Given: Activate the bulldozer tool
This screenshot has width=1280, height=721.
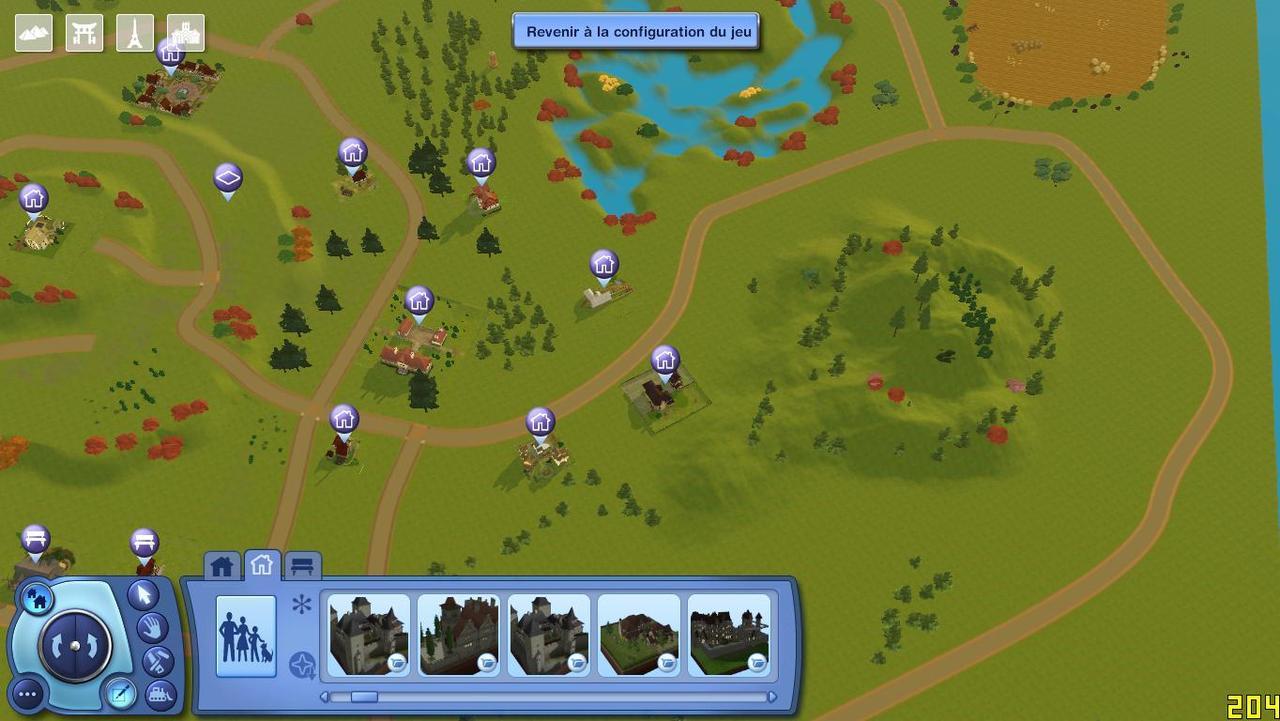Looking at the screenshot, I should click(x=159, y=692).
